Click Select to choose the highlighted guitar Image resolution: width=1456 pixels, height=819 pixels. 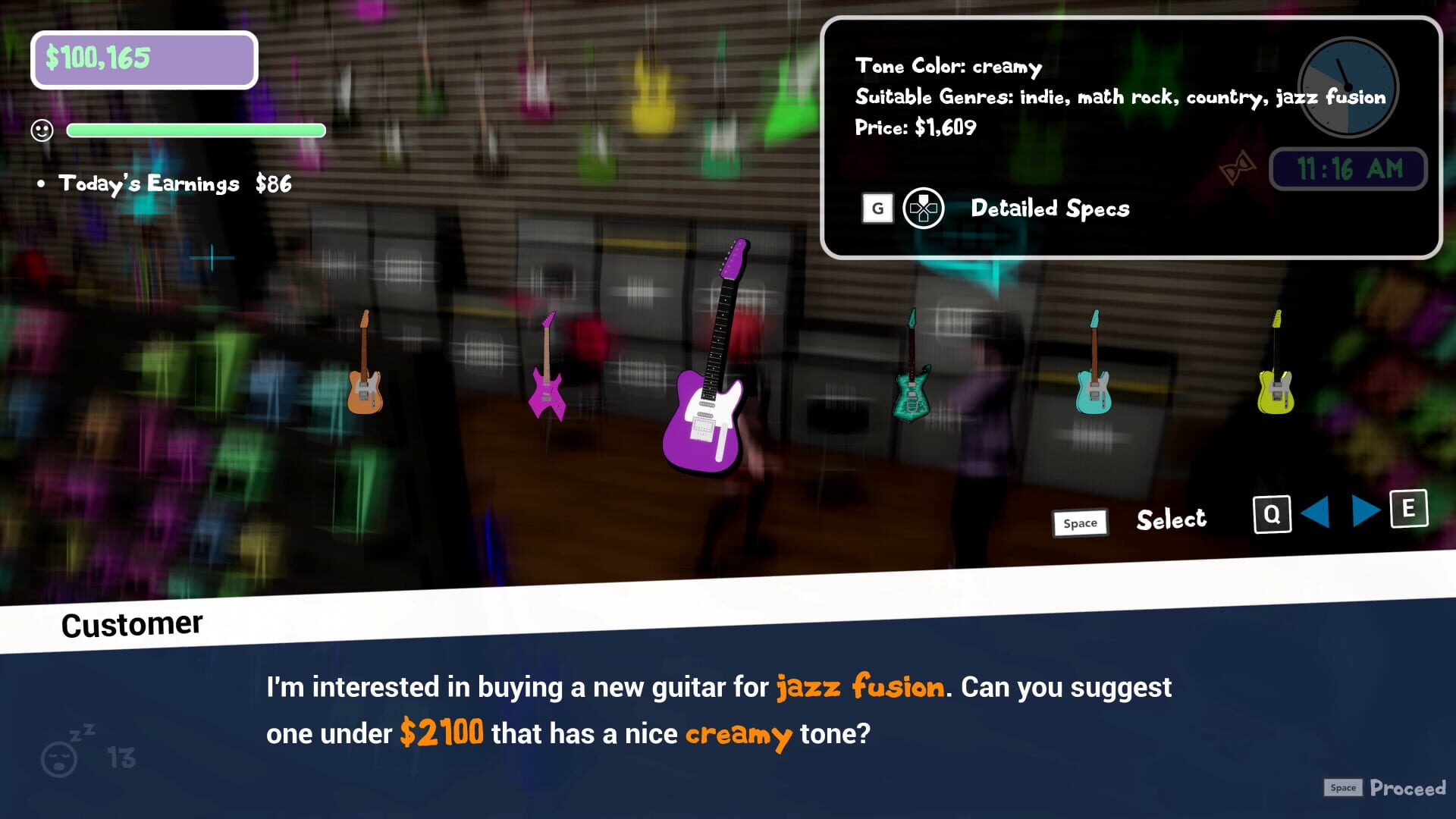[x=1170, y=519]
